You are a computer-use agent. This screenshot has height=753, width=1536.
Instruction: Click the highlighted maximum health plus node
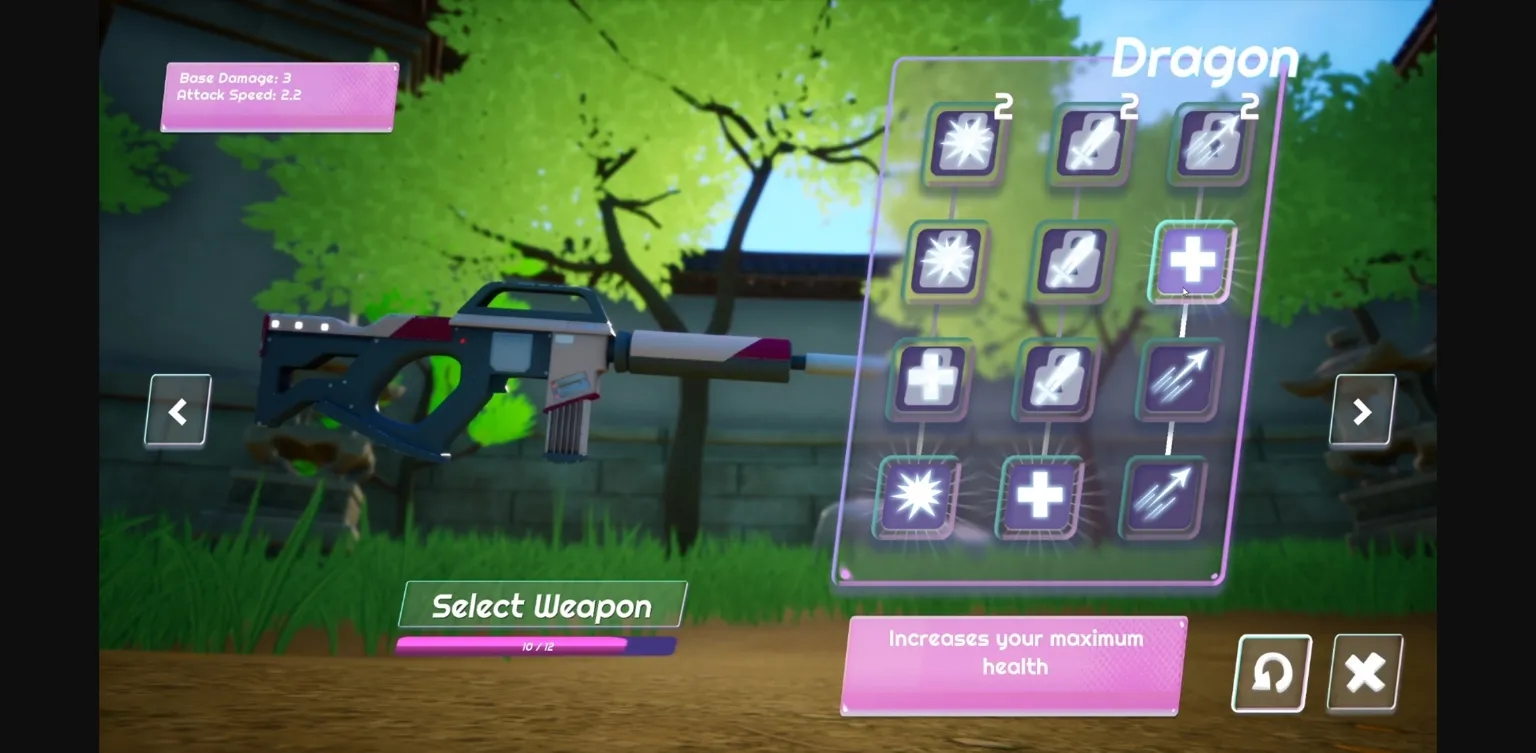tap(1190, 262)
